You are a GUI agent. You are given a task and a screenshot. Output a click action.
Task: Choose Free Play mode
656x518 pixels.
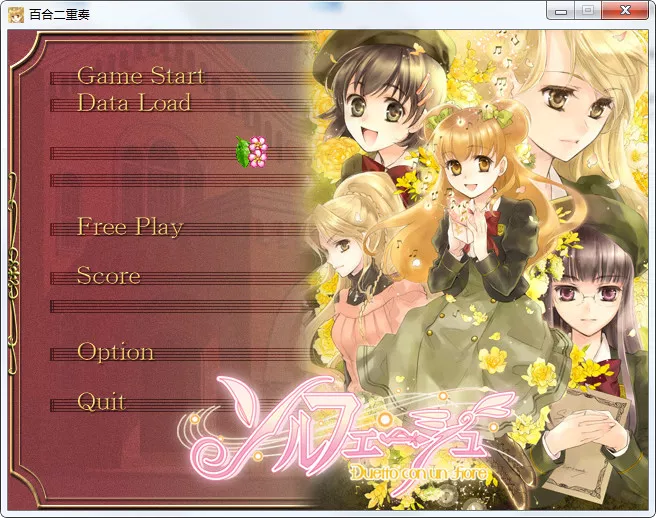[x=130, y=227]
